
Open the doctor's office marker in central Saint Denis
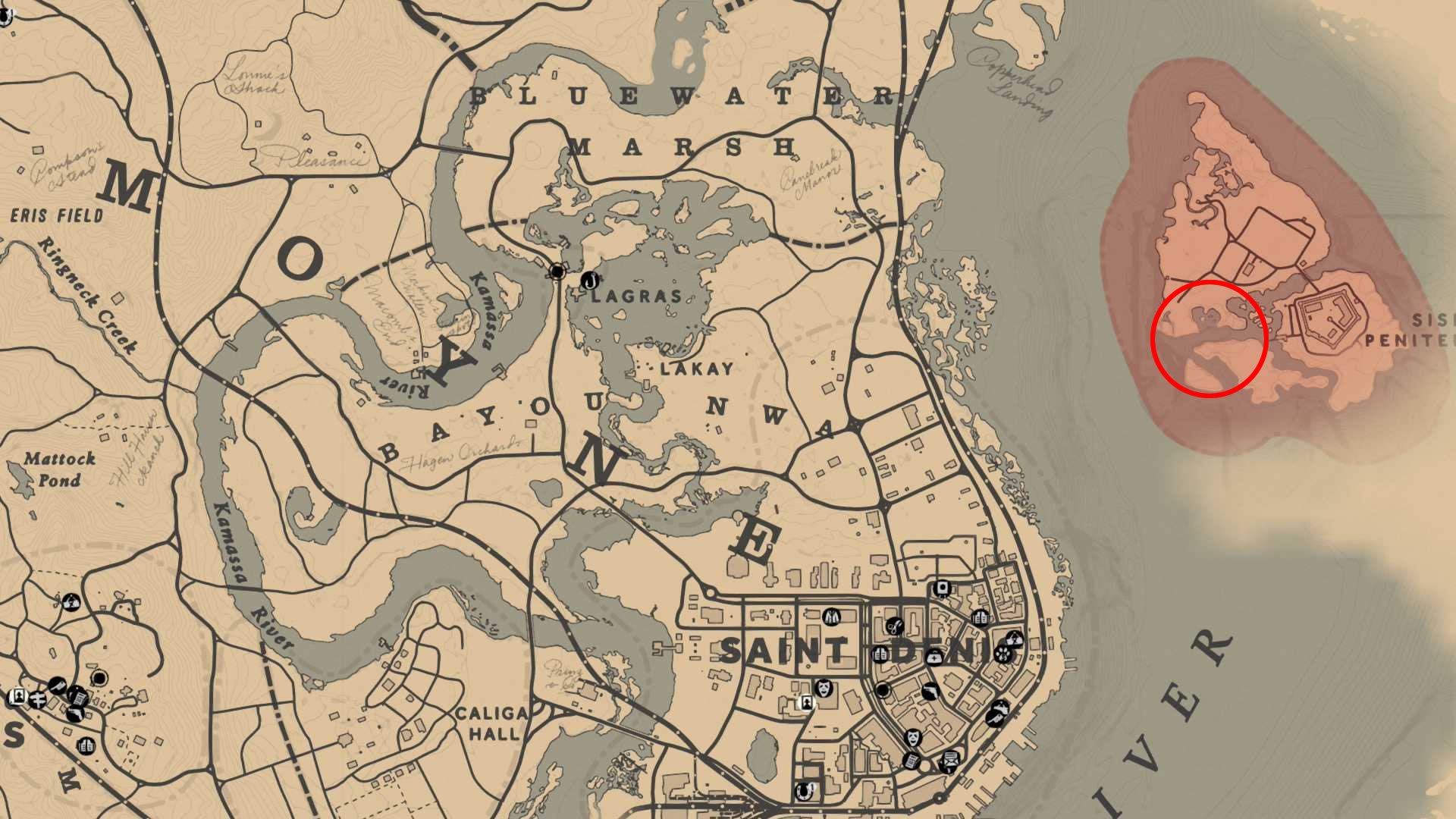[x=933, y=658]
